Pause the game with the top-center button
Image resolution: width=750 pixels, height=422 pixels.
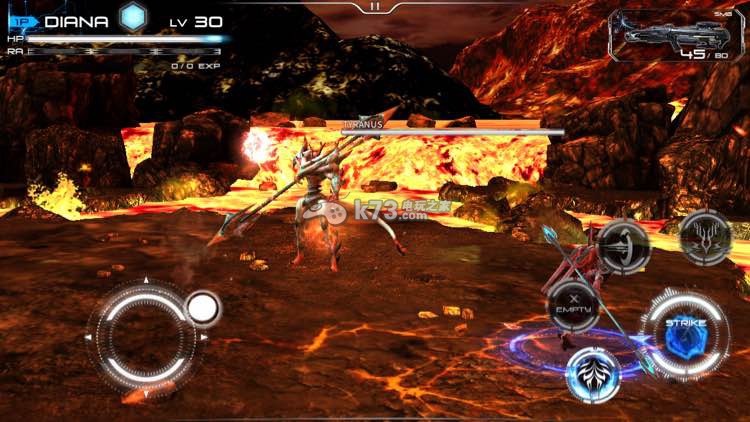375,6
